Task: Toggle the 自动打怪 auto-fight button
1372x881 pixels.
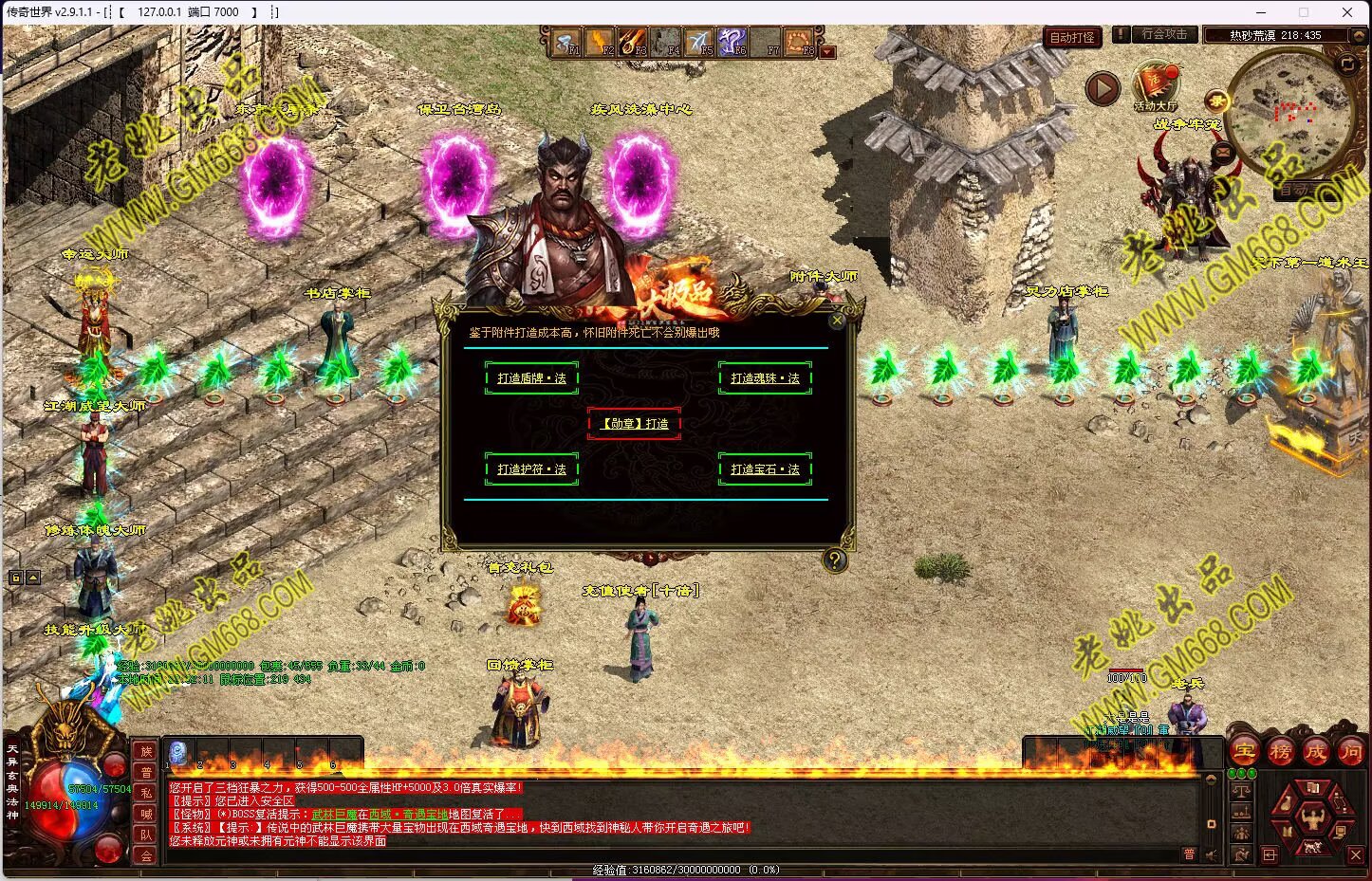Action: click(1072, 37)
